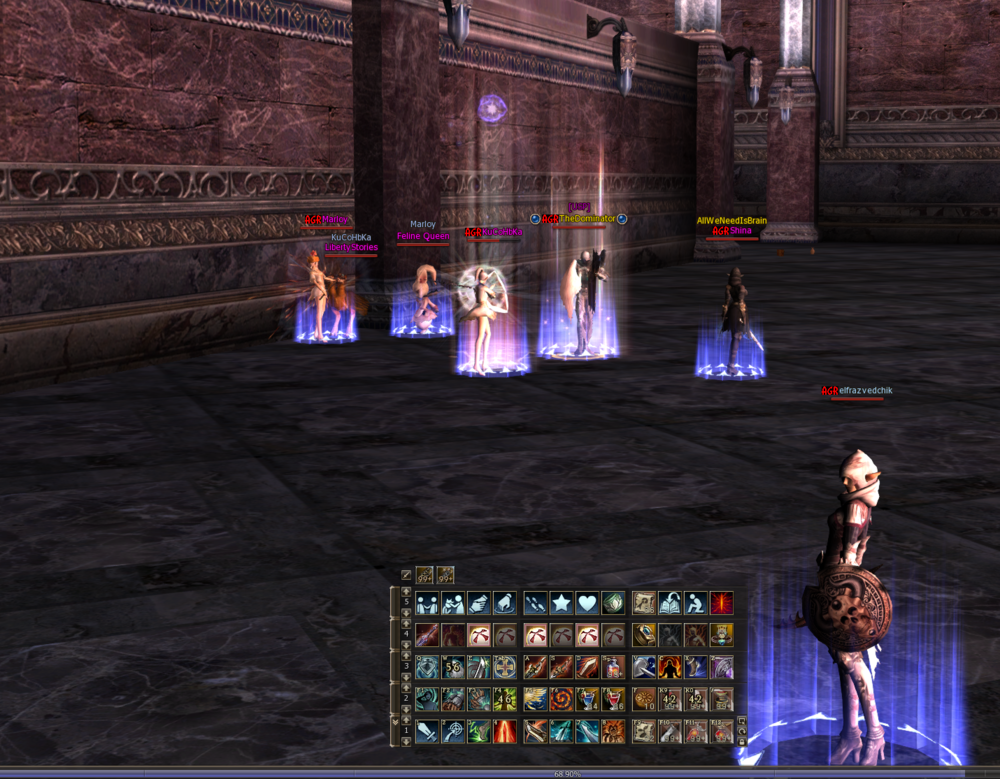Activate the heart social action

587,603
